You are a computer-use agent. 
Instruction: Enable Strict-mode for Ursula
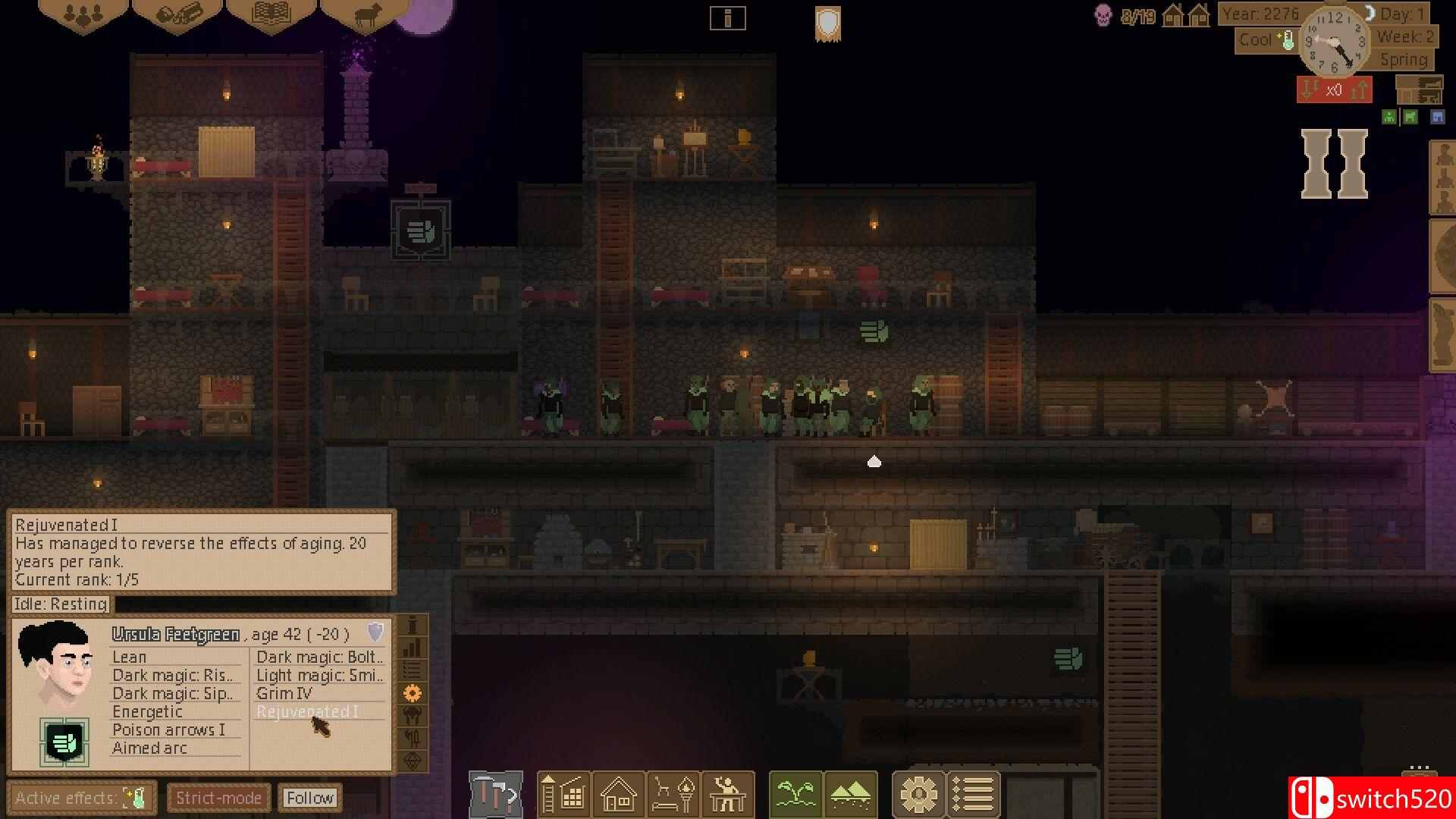[x=218, y=797]
